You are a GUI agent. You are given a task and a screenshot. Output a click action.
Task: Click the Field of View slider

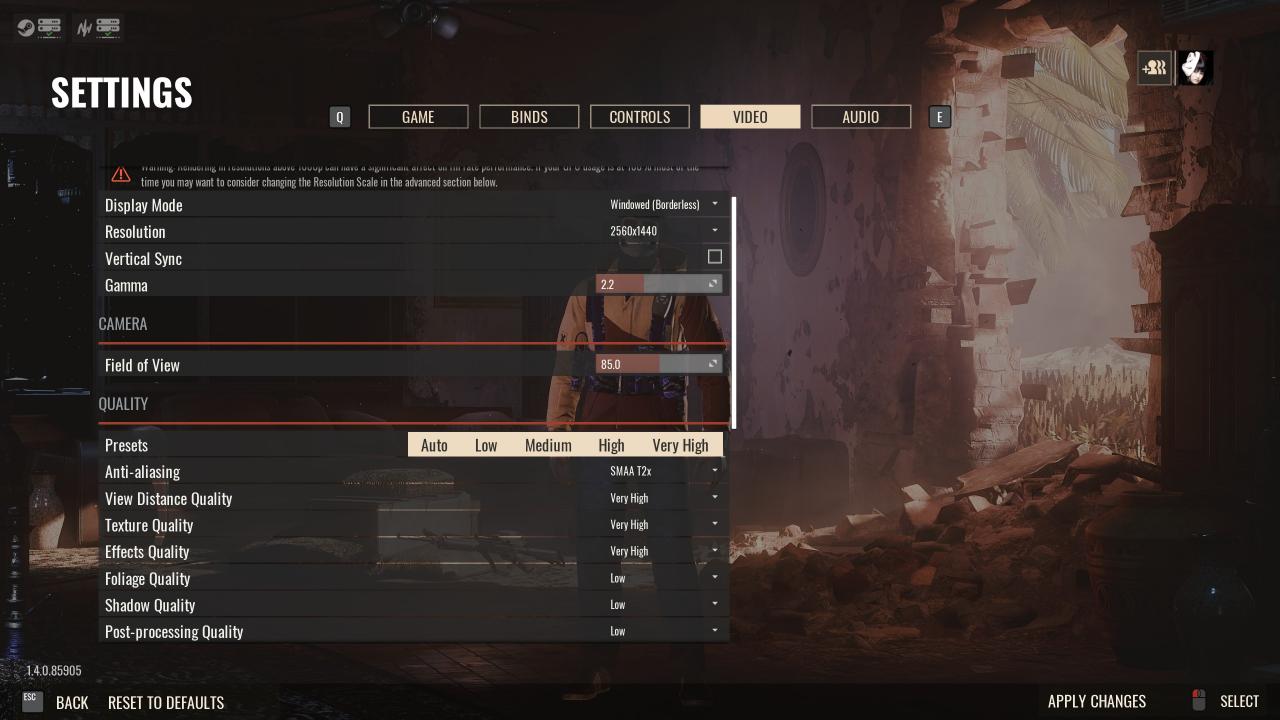tap(658, 365)
